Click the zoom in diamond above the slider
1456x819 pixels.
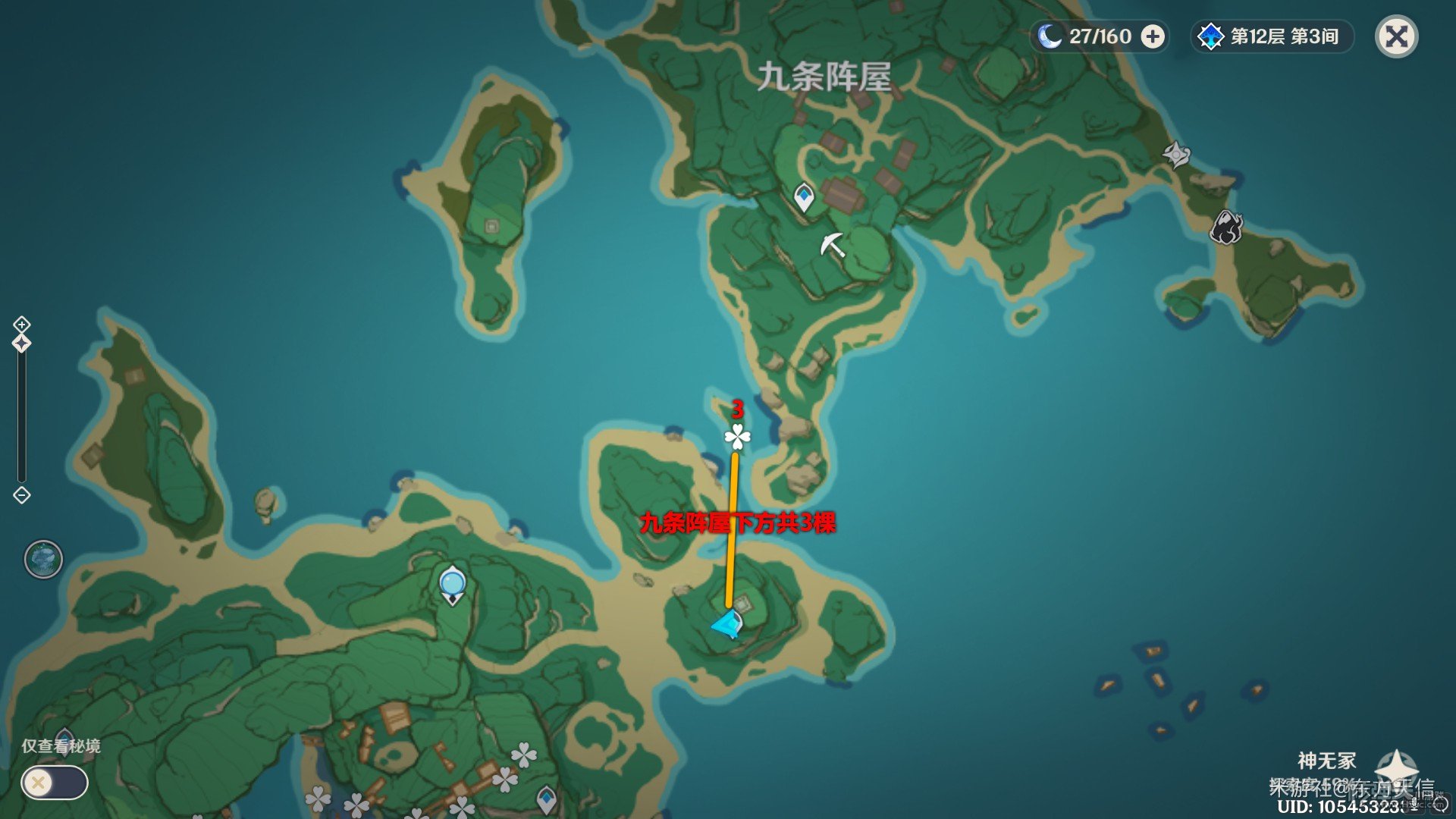pyautogui.click(x=20, y=322)
